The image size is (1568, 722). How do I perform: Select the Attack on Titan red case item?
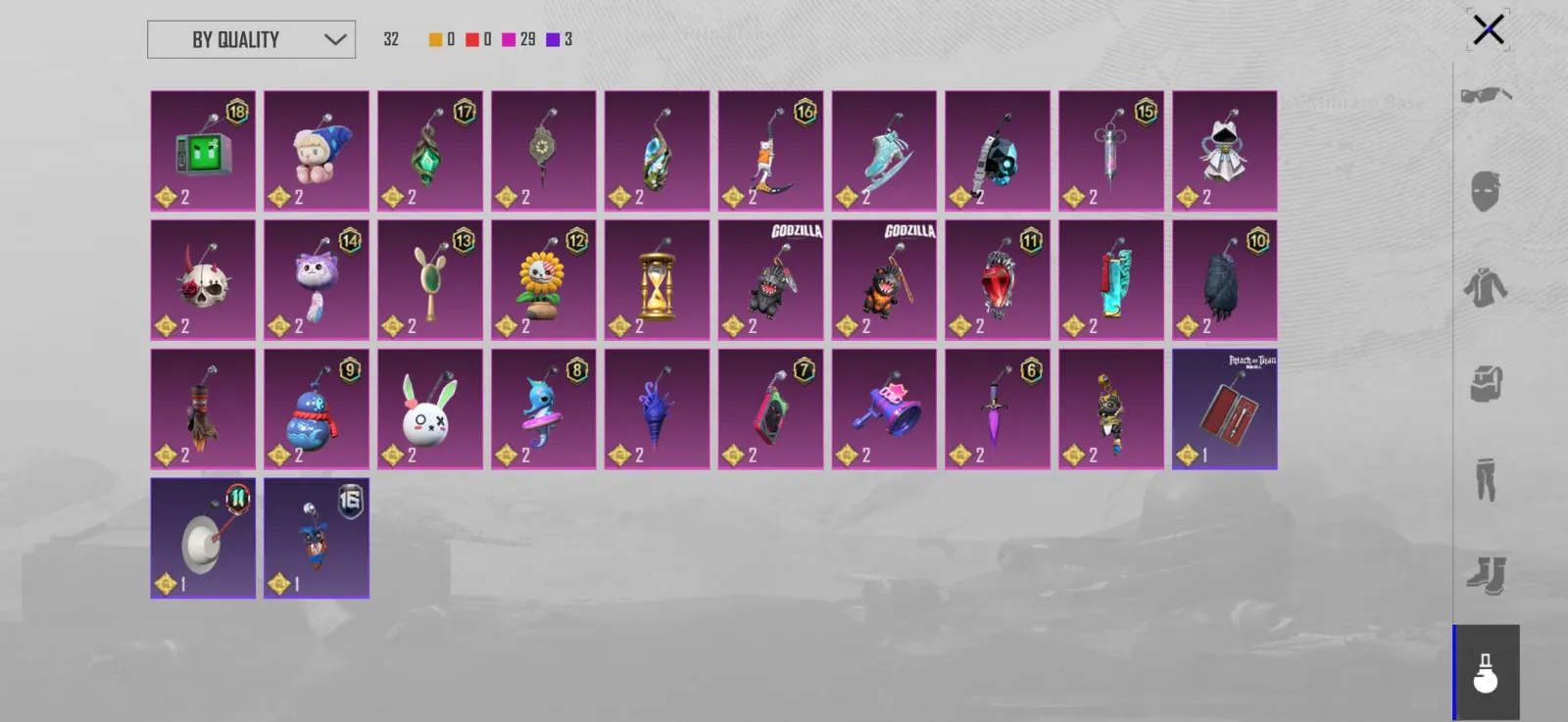1225,409
